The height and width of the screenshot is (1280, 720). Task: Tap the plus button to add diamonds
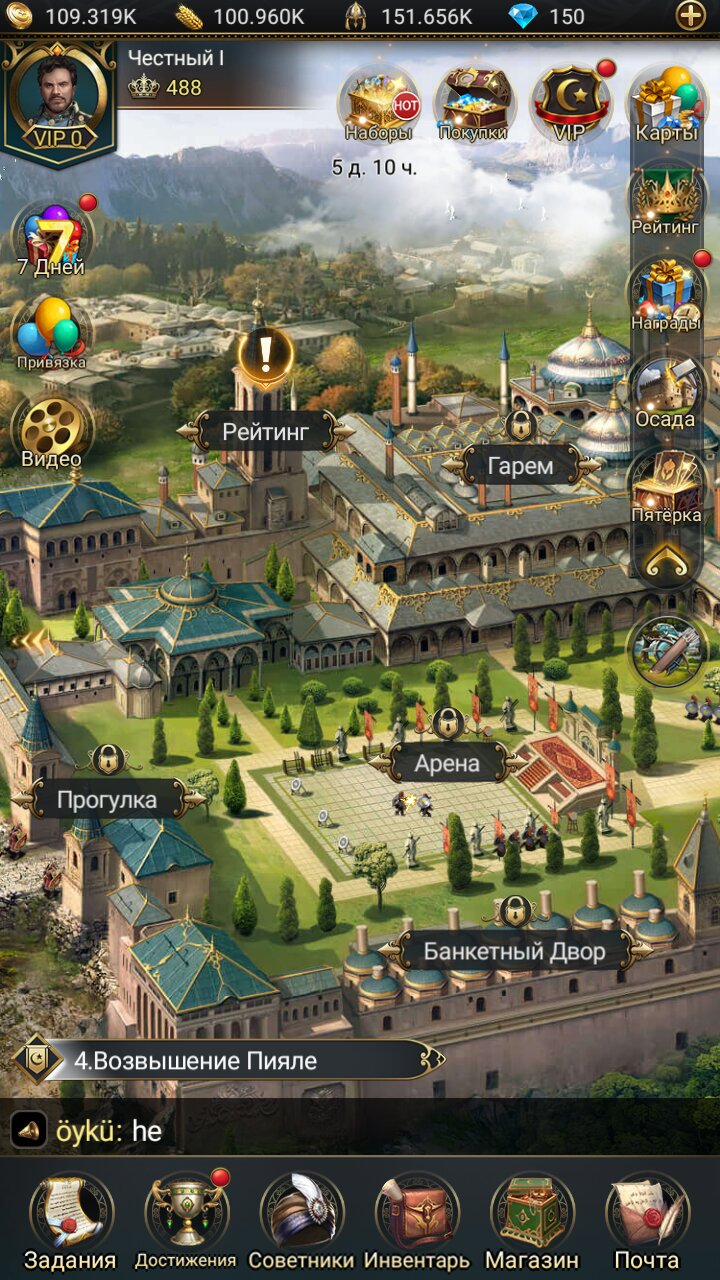tap(691, 16)
